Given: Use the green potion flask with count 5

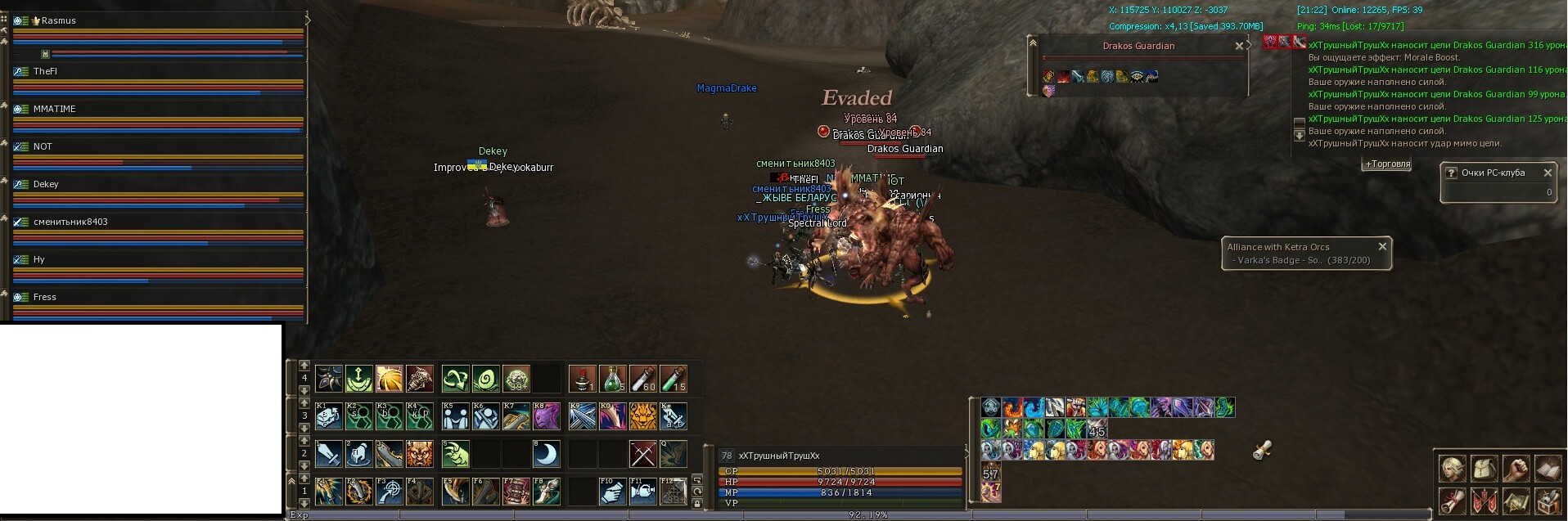Looking at the screenshot, I should click(612, 379).
